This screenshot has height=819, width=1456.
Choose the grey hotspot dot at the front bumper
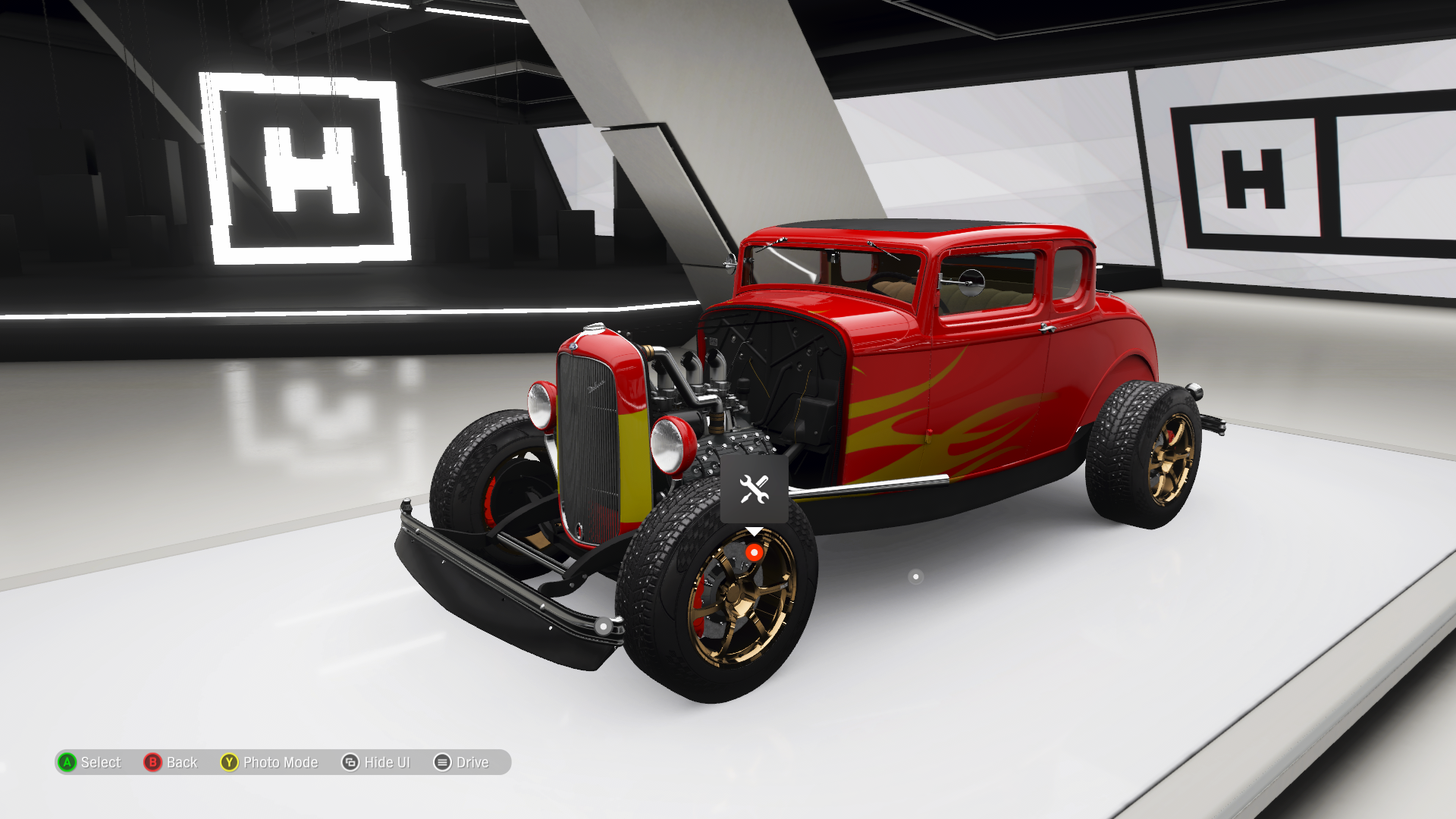(603, 626)
